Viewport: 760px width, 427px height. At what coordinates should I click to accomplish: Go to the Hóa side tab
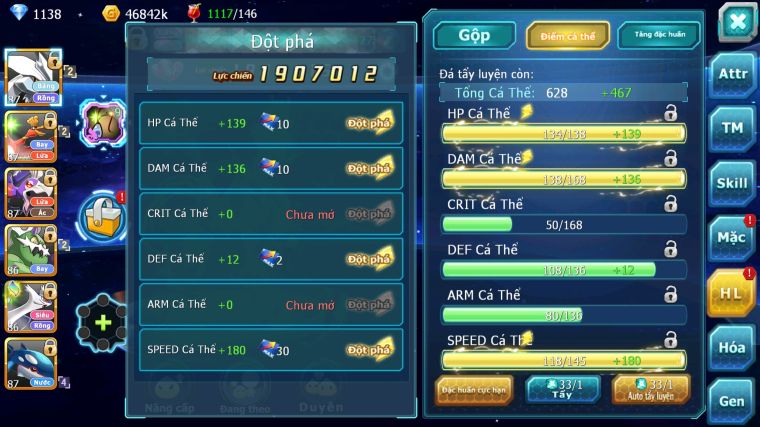[x=731, y=347]
